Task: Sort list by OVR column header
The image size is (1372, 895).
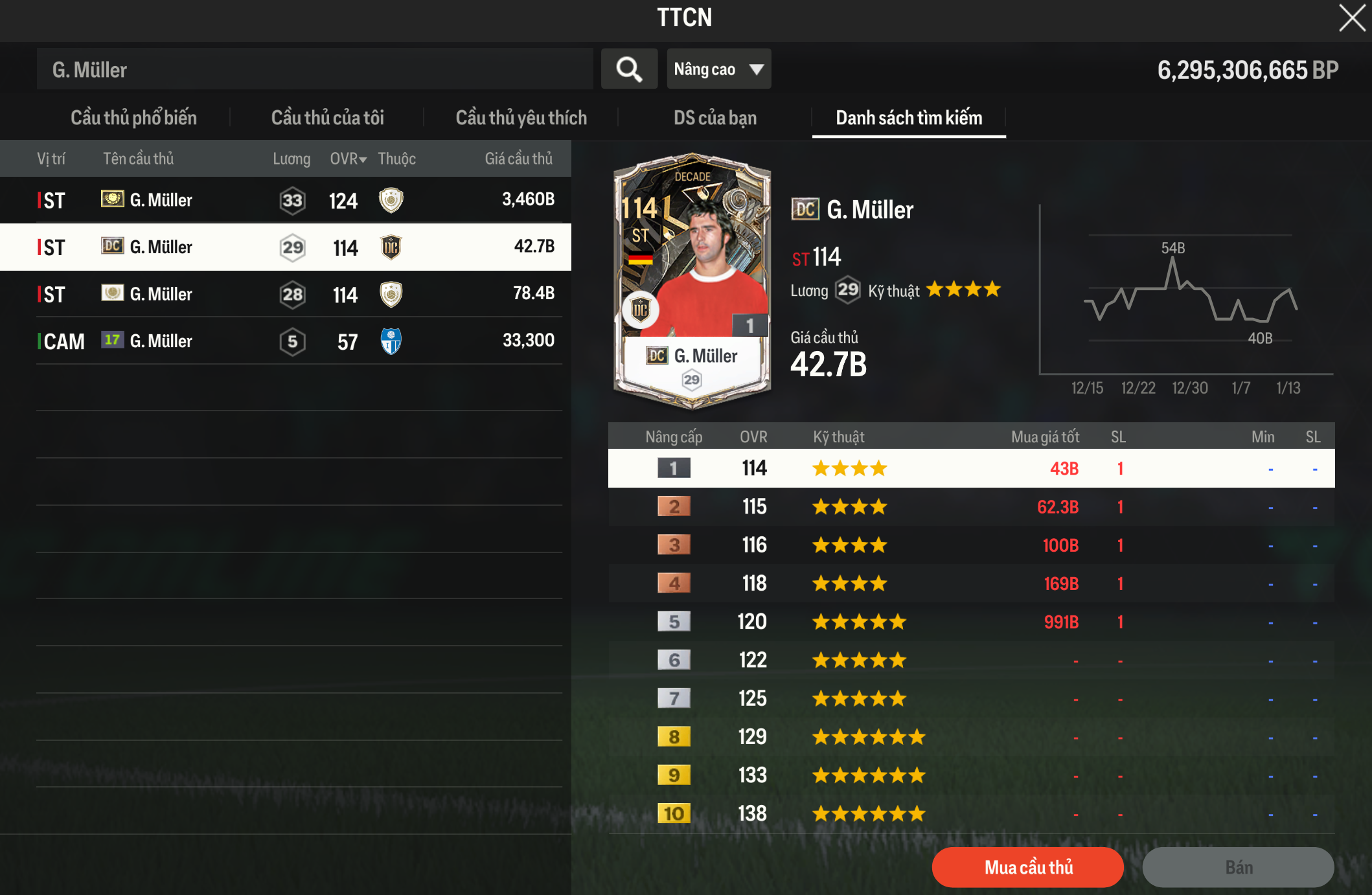Action: tap(348, 159)
